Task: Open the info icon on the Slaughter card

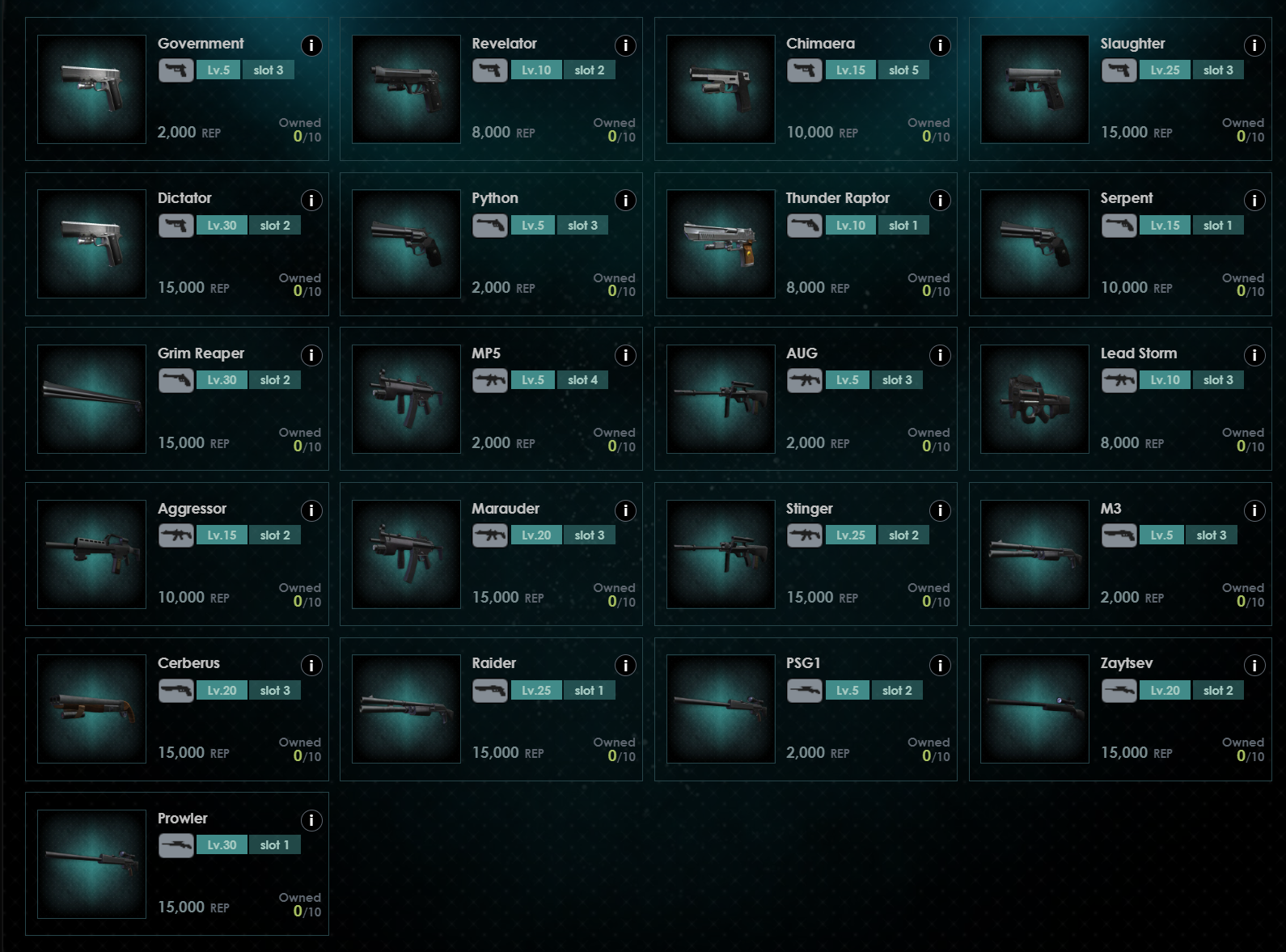Action: (x=1254, y=47)
